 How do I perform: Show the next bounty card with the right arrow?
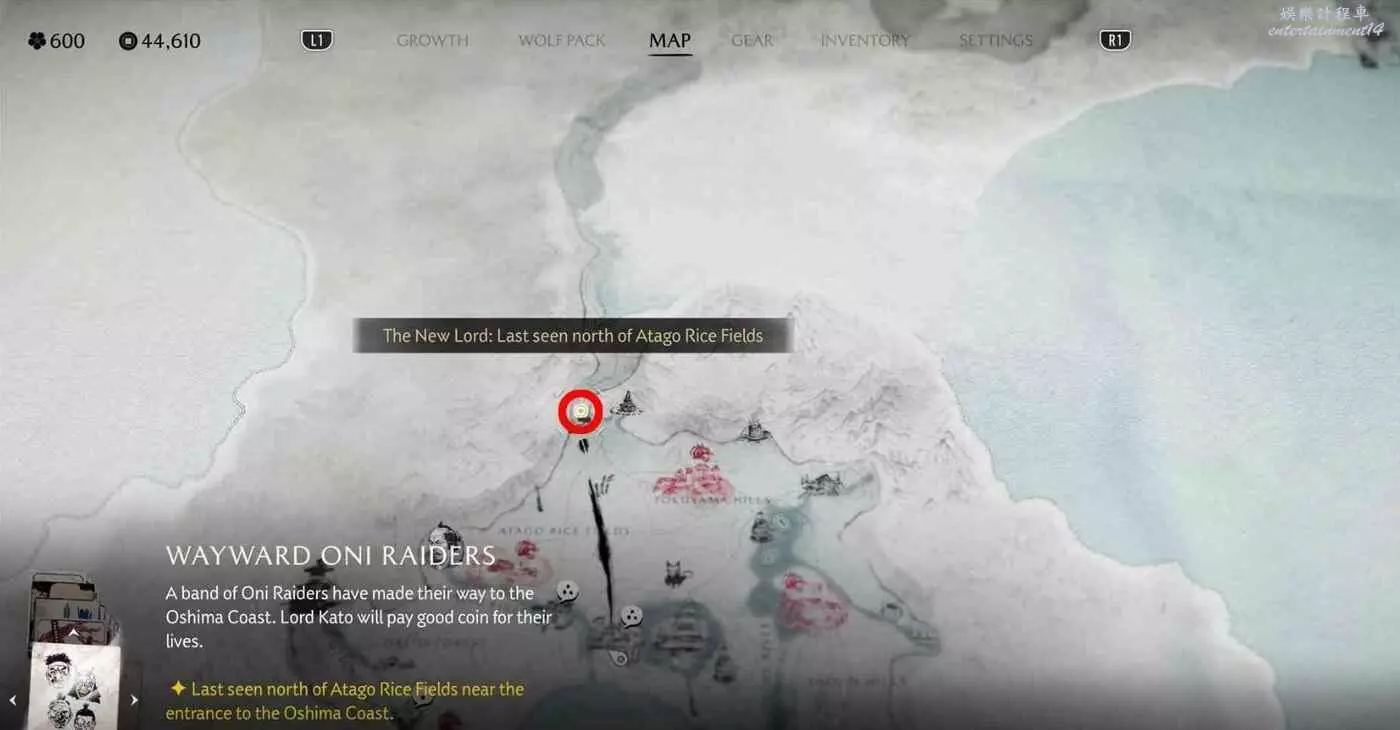135,700
